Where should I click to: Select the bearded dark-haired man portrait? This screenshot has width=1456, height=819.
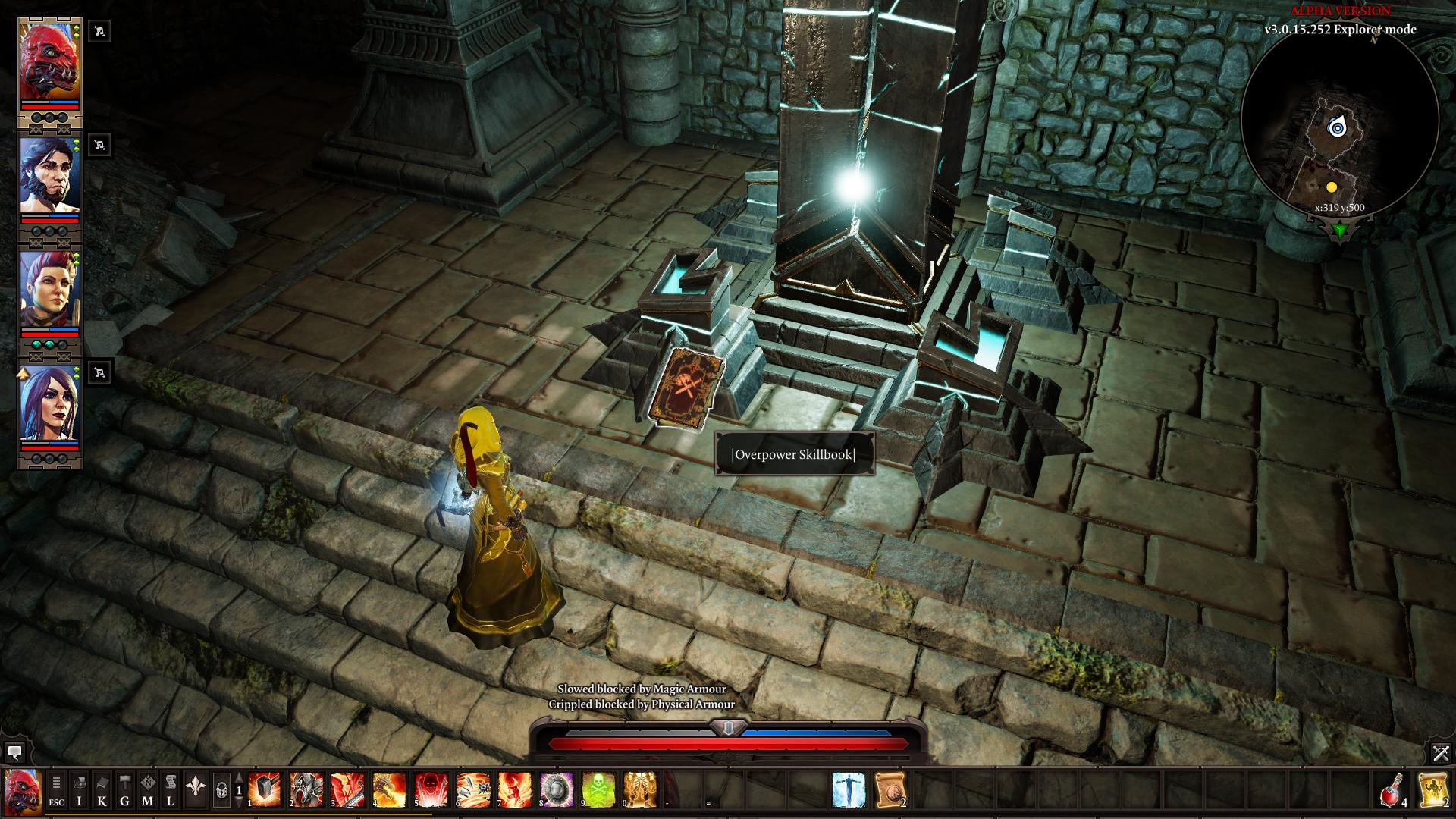(49, 176)
